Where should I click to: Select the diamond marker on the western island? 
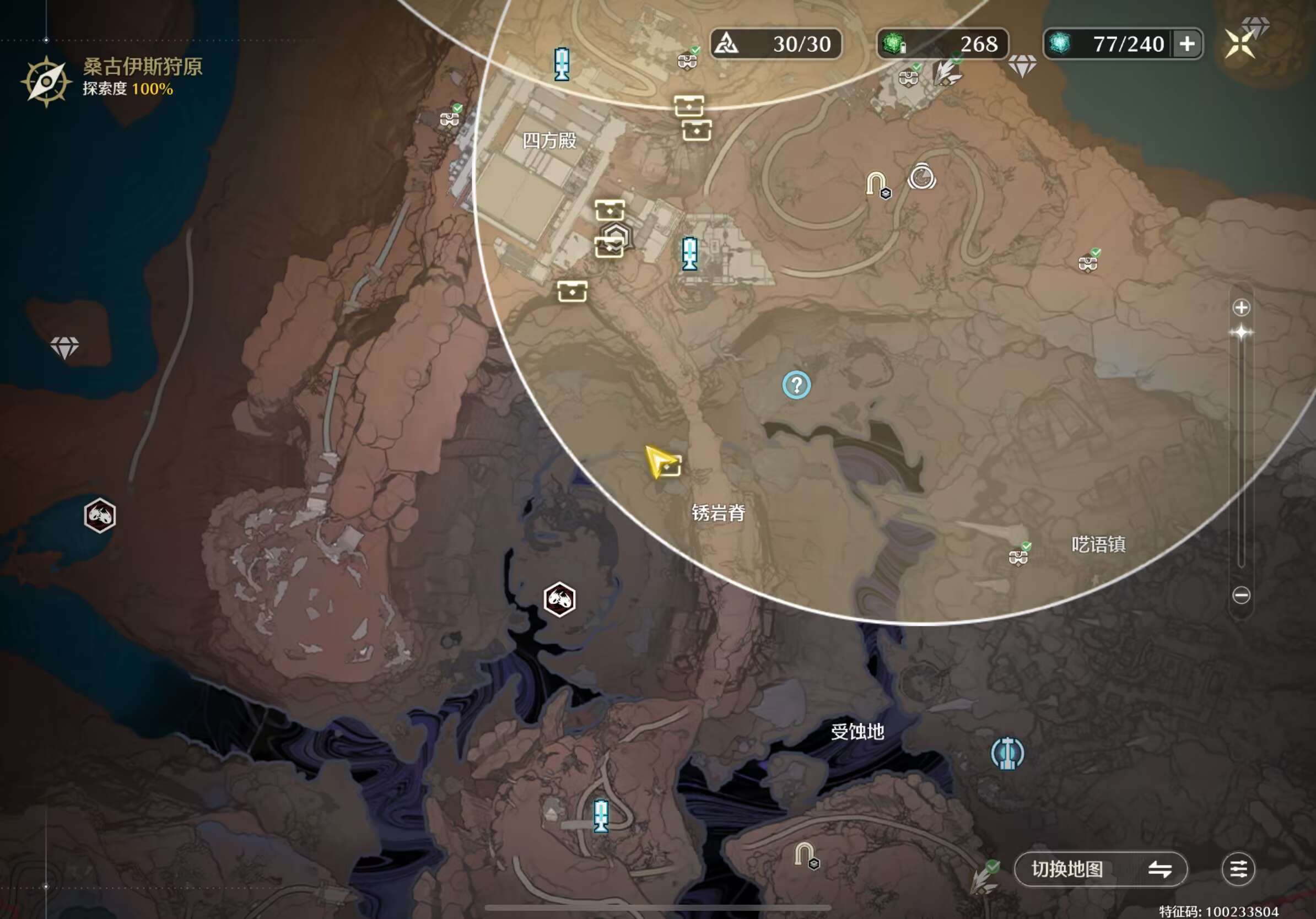64,347
